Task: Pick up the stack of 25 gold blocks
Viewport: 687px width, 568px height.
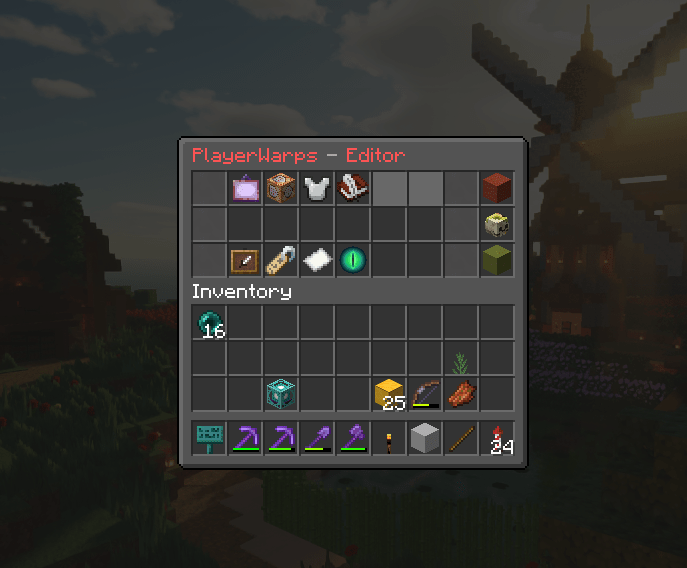Action: [x=389, y=394]
